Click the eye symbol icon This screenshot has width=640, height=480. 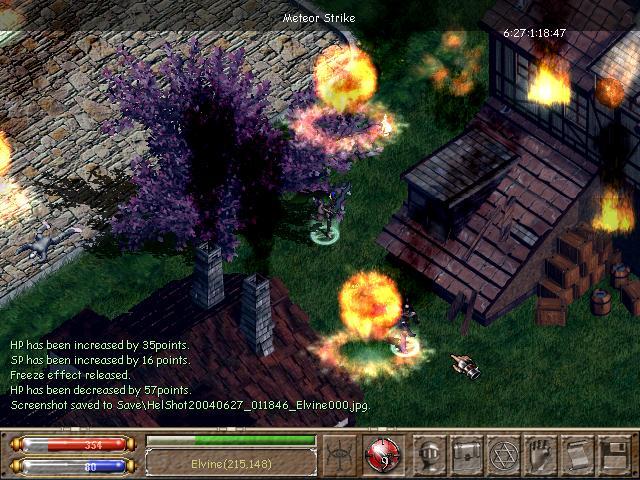pyautogui.click(x=341, y=453)
